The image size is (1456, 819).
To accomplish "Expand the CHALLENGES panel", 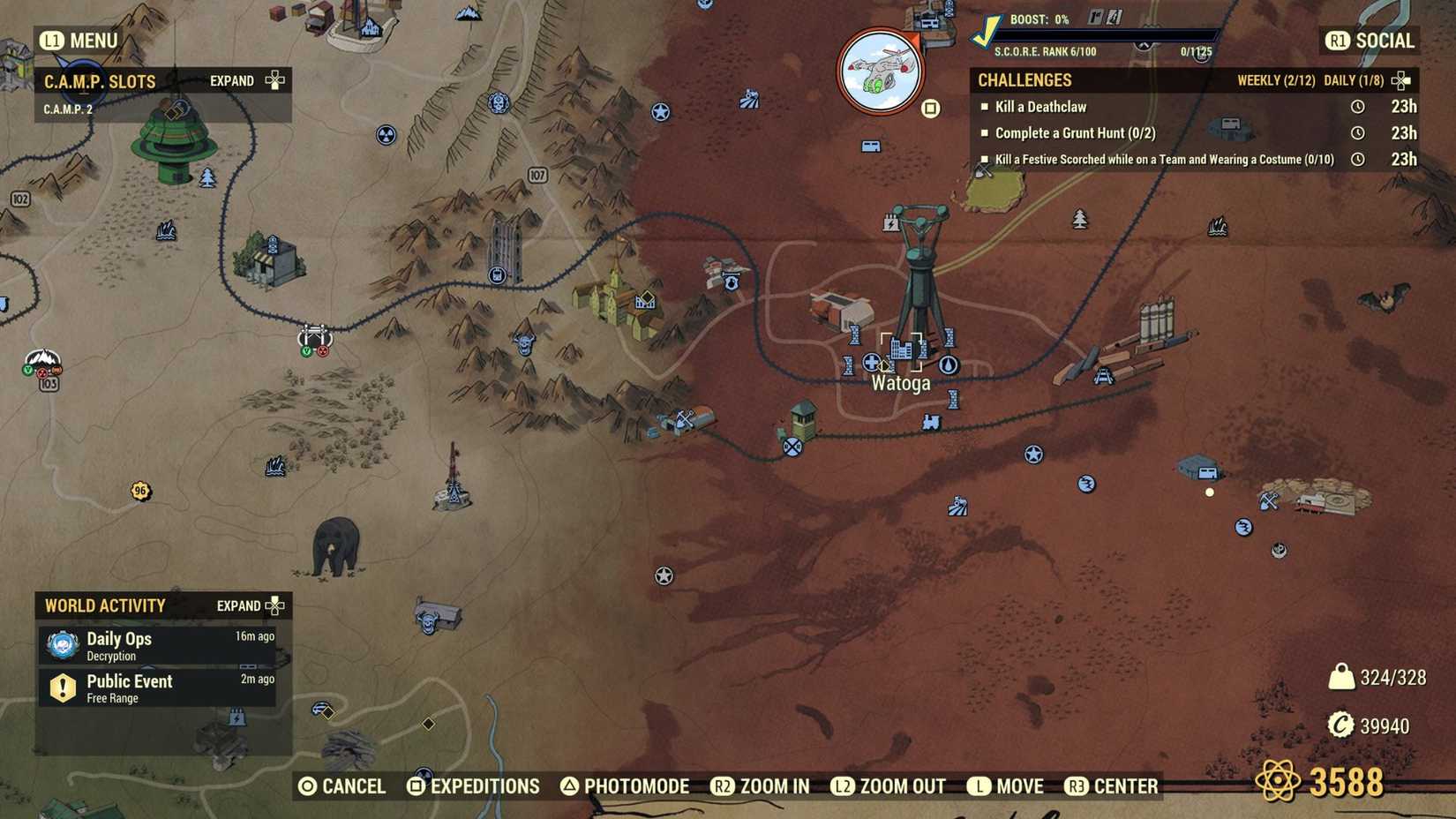I will pos(1397,80).
